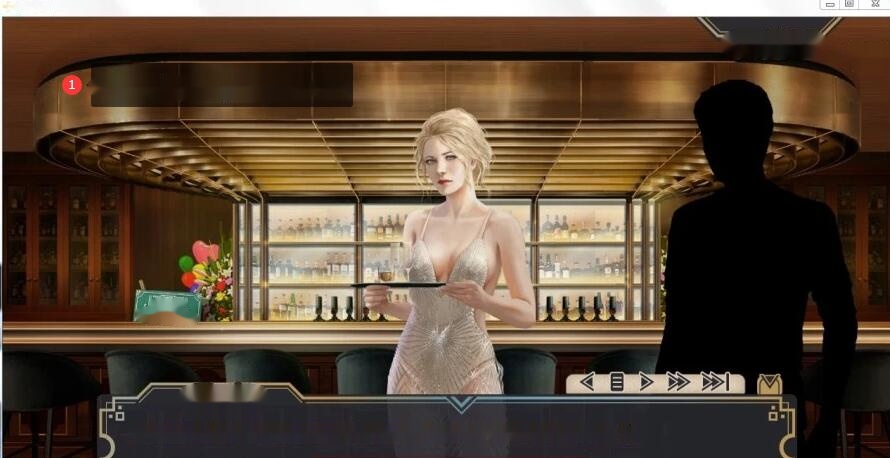Hide the dialogue box with the gold arrow icon

pyautogui.click(x=769, y=383)
